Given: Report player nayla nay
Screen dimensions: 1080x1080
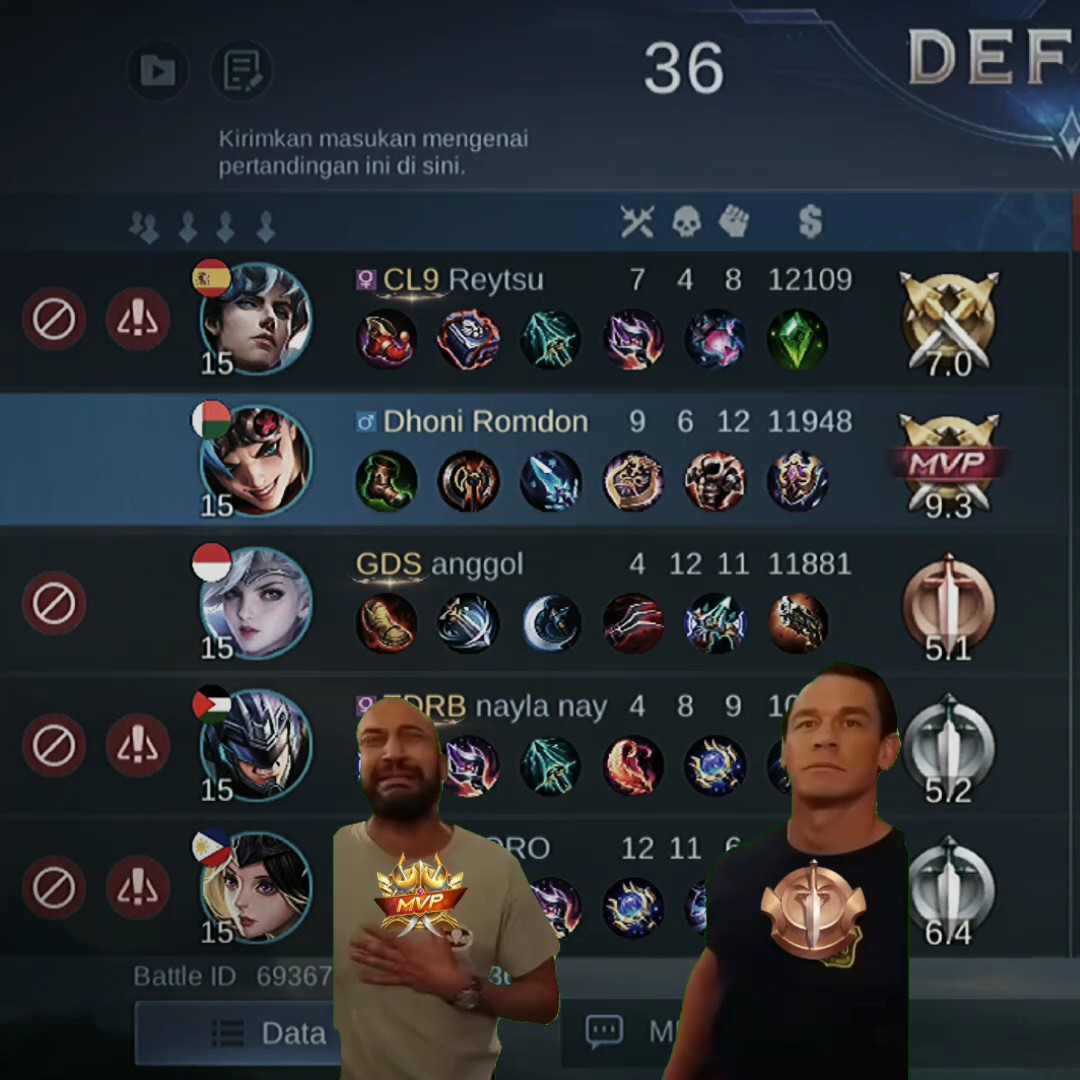Looking at the screenshot, I should click(x=137, y=745).
